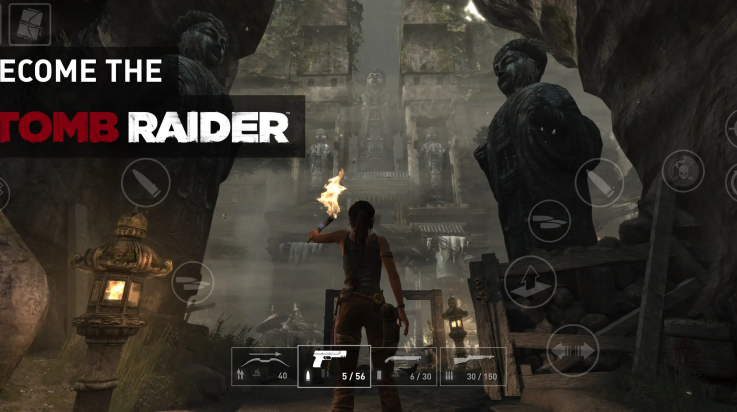Equip the shotgun with 6/30 ammo

pos(405,366)
